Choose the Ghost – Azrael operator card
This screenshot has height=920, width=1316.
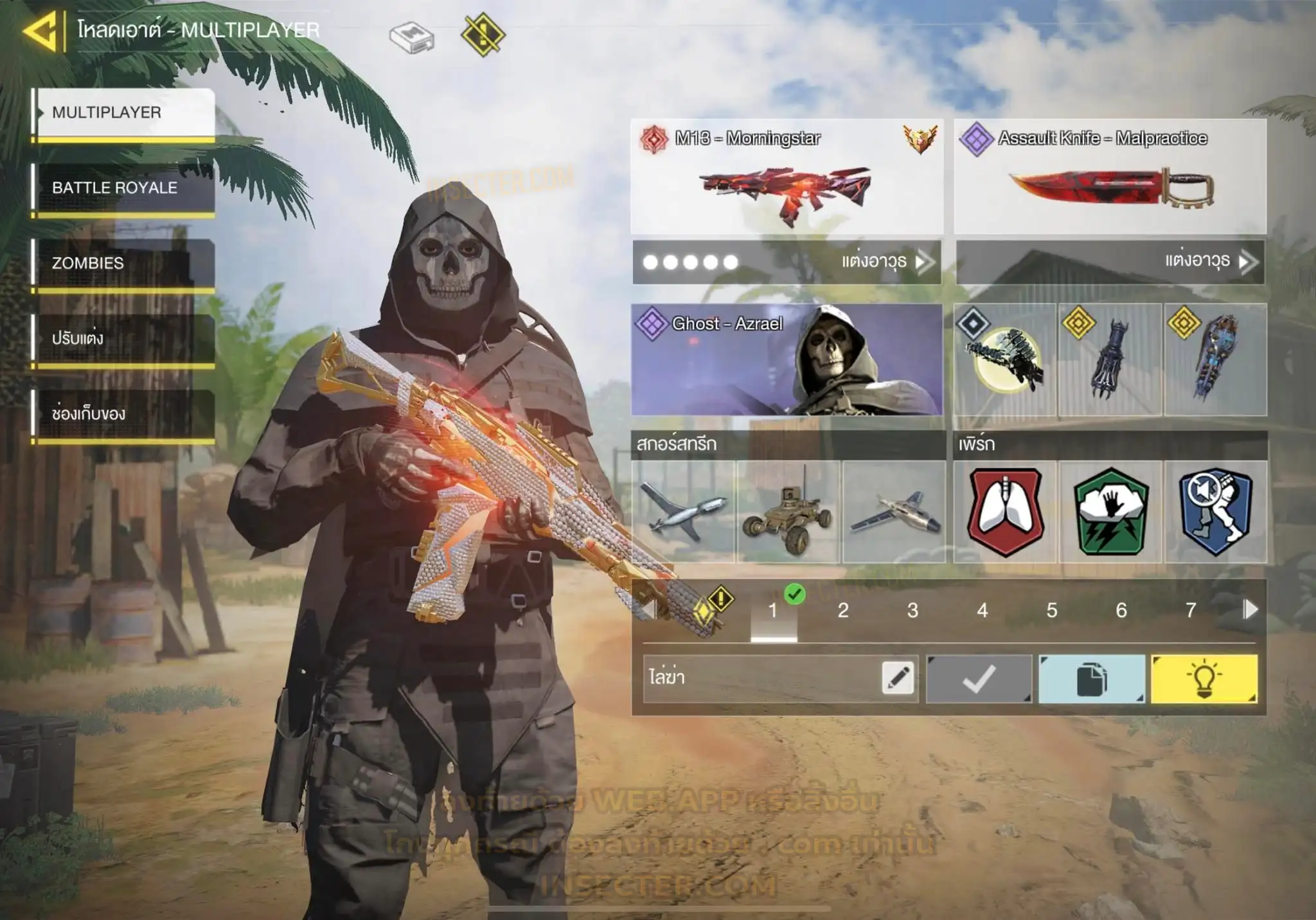click(x=787, y=359)
